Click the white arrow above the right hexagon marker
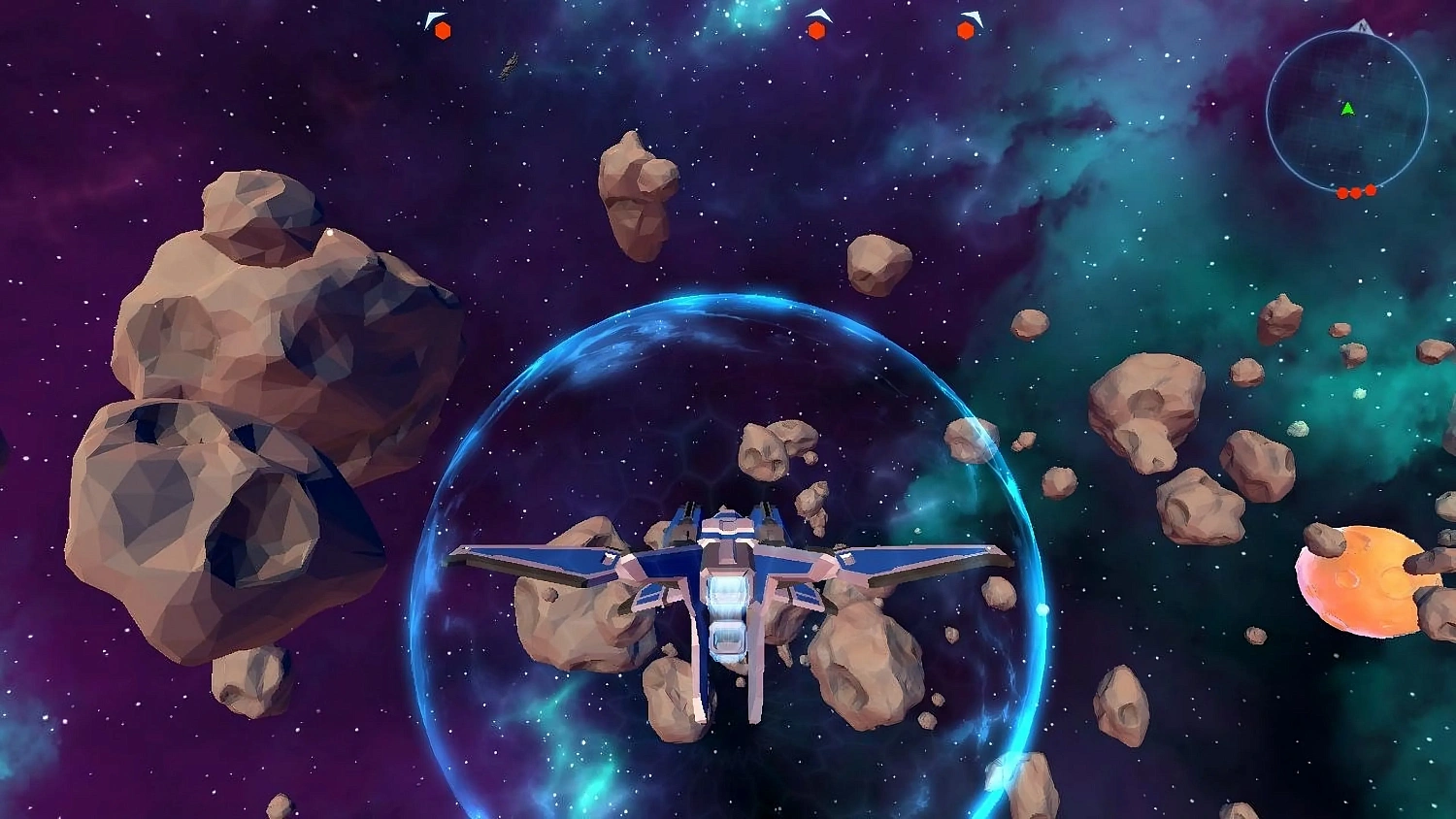1456x819 pixels. [970, 15]
